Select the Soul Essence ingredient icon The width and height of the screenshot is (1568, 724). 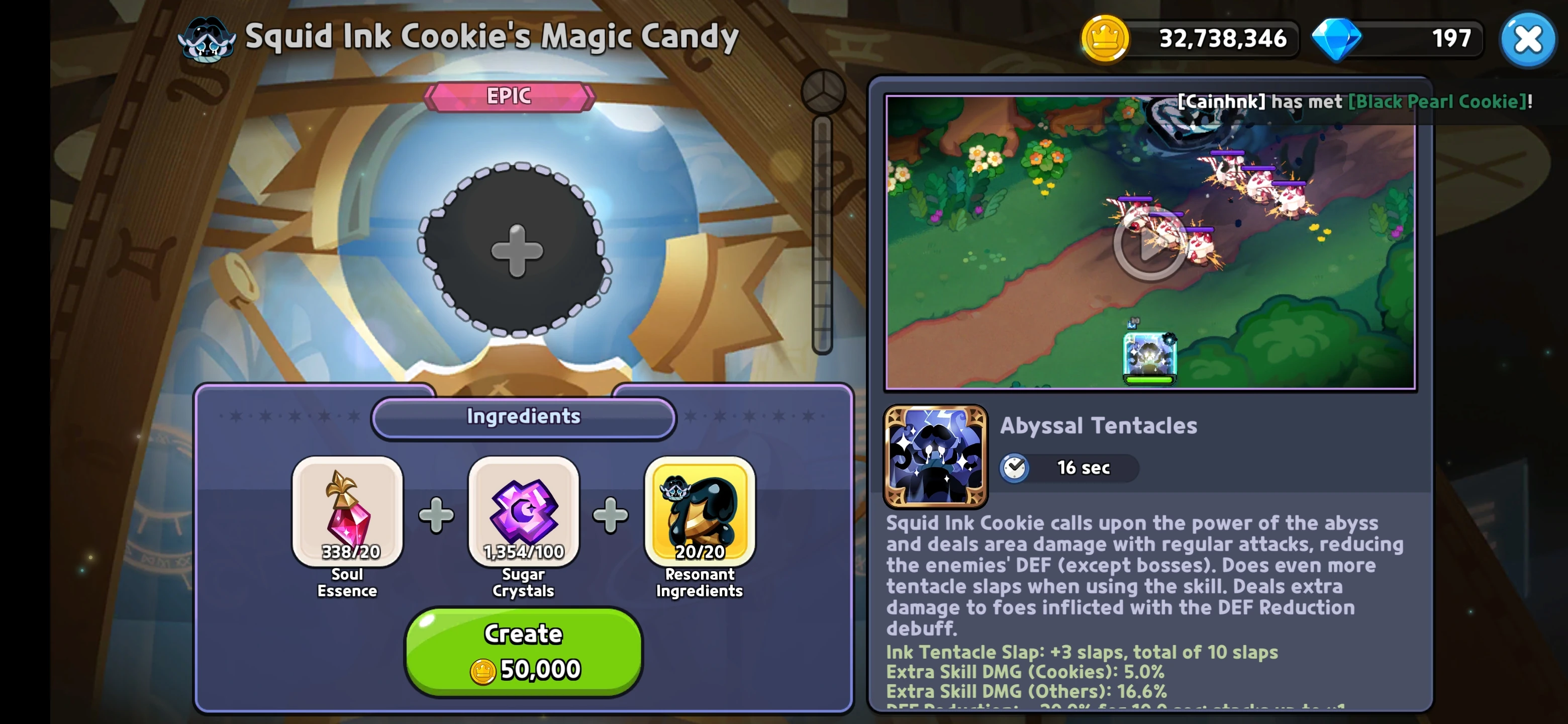pyautogui.click(x=347, y=513)
